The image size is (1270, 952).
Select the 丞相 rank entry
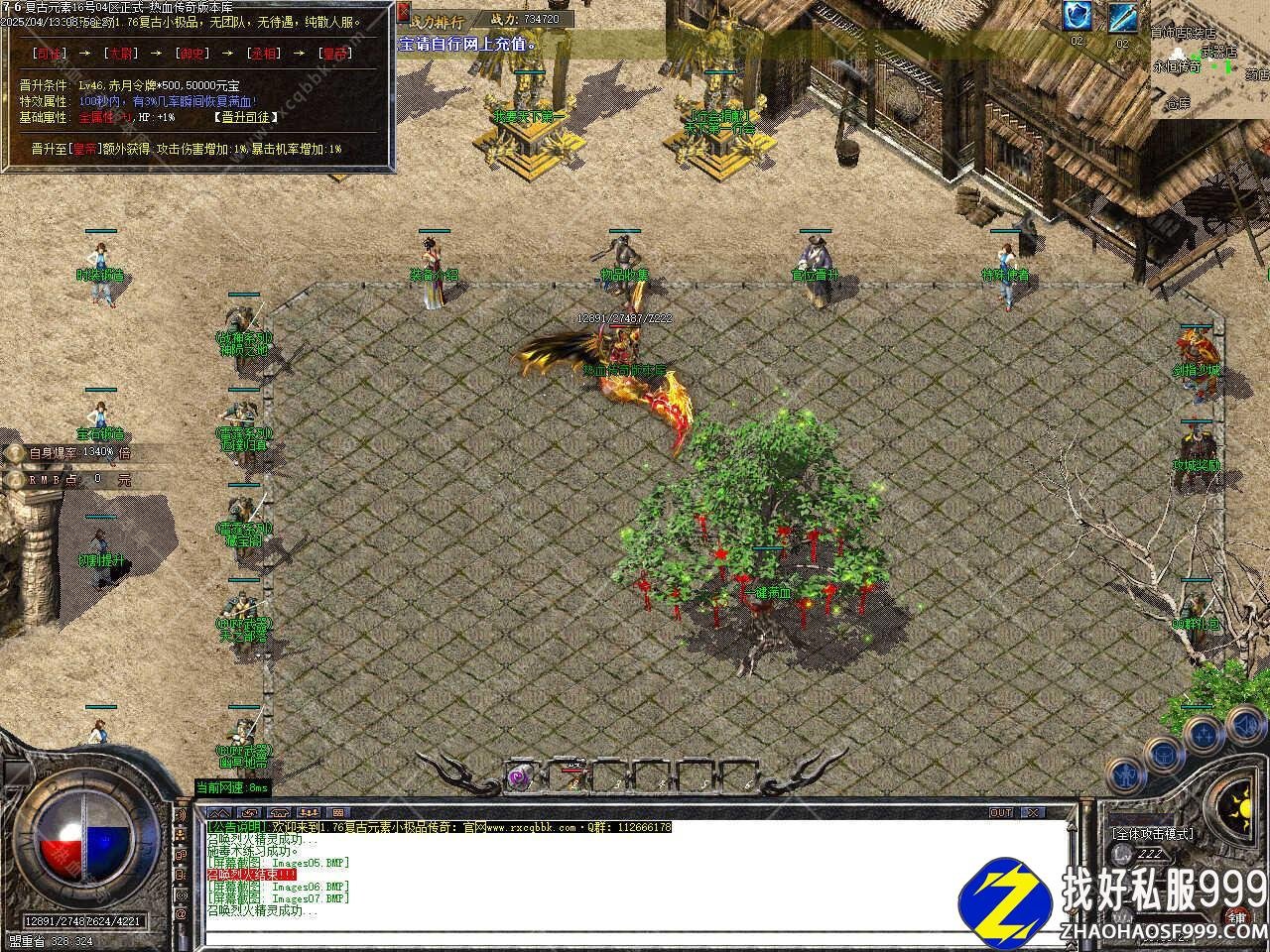tap(265, 53)
